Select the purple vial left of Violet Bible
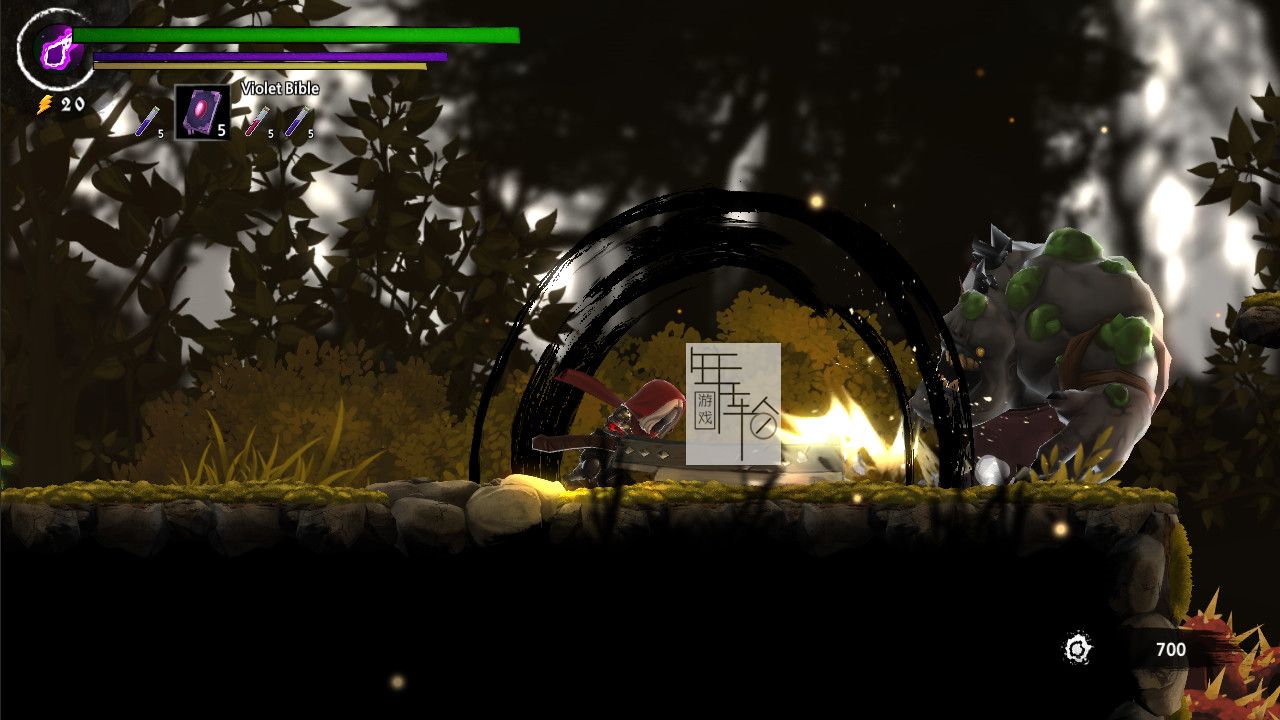The width and height of the screenshot is (1280, 720). [x=146, y=121]
